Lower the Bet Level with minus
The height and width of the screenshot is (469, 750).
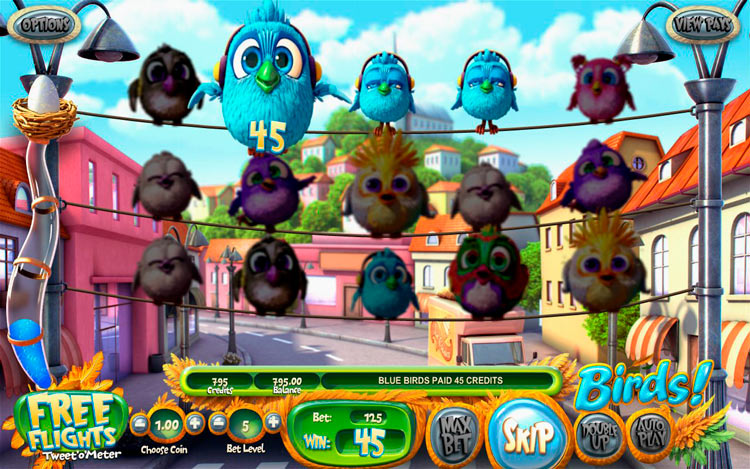point(219,422)
